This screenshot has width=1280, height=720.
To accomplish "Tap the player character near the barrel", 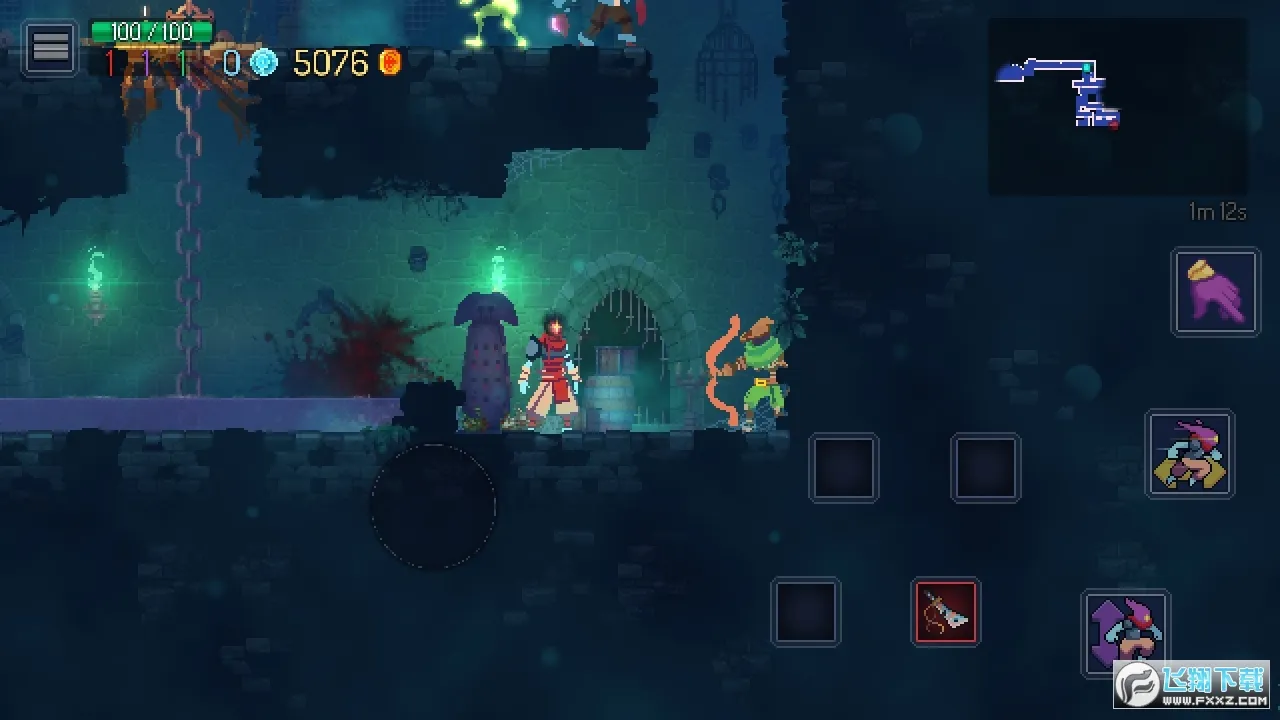I will coord(556,370).
